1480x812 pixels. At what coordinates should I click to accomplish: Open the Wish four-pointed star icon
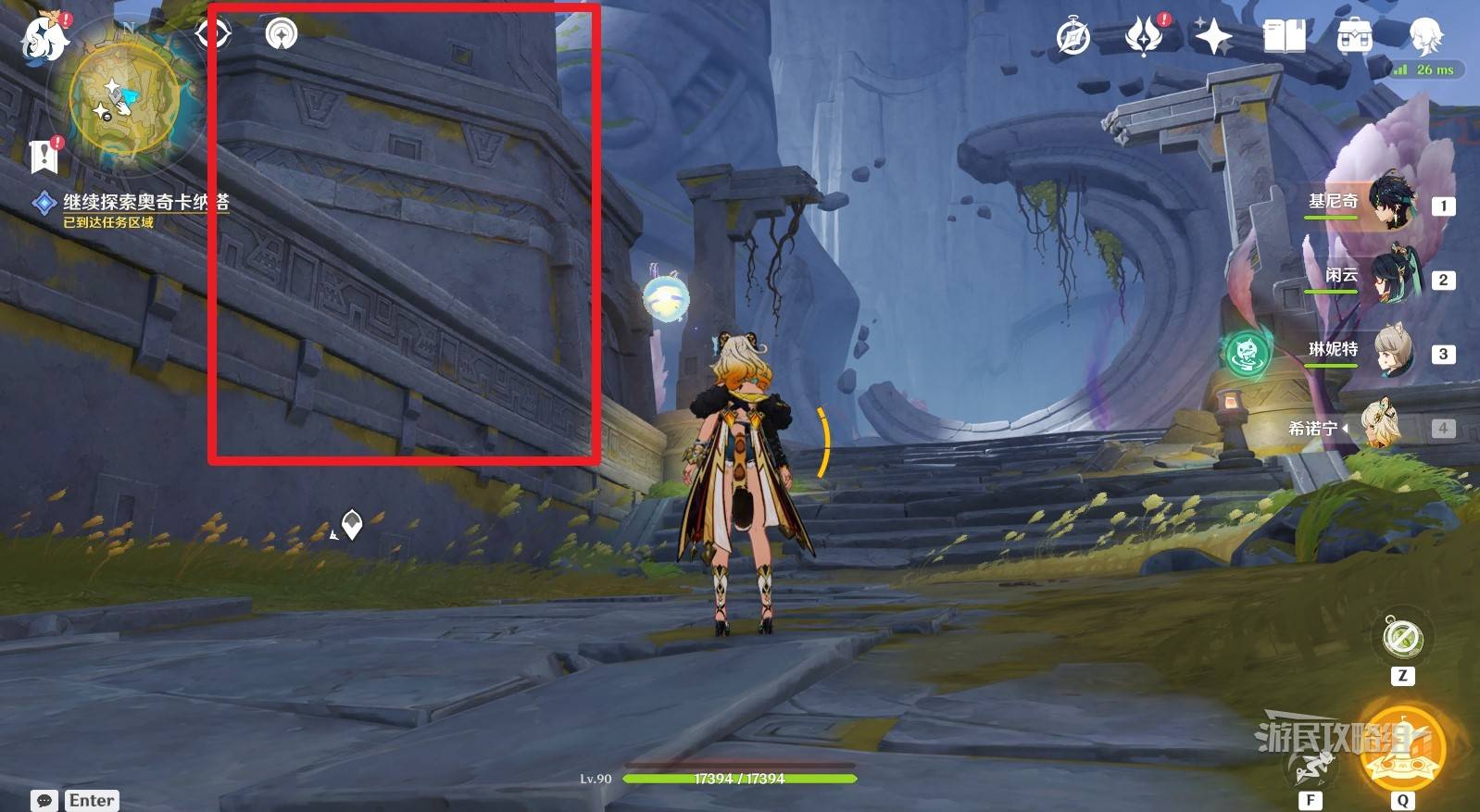1213,37
